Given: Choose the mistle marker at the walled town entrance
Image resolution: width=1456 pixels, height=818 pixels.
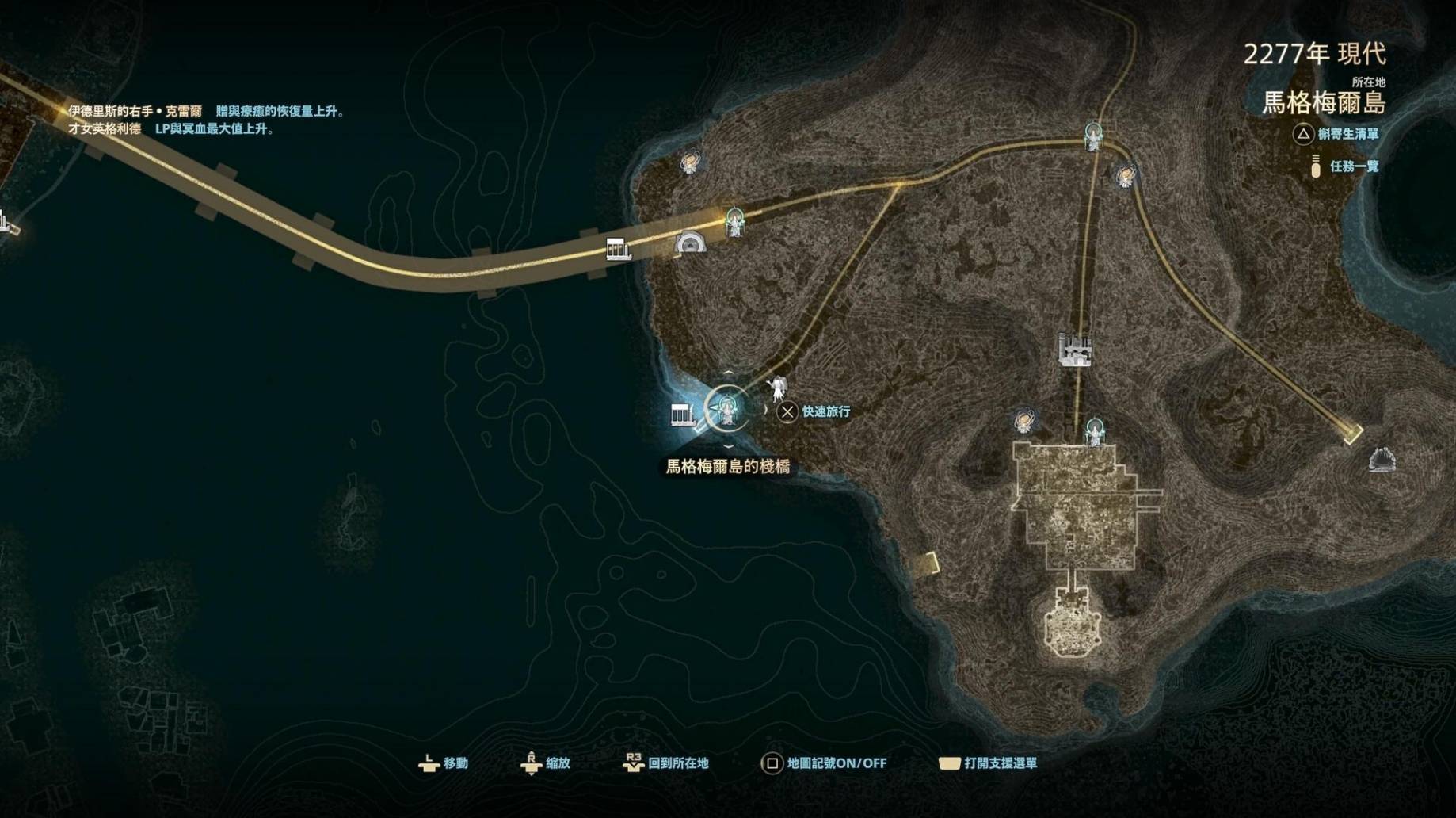Looking at the screenshot, I should [1095, 432].
